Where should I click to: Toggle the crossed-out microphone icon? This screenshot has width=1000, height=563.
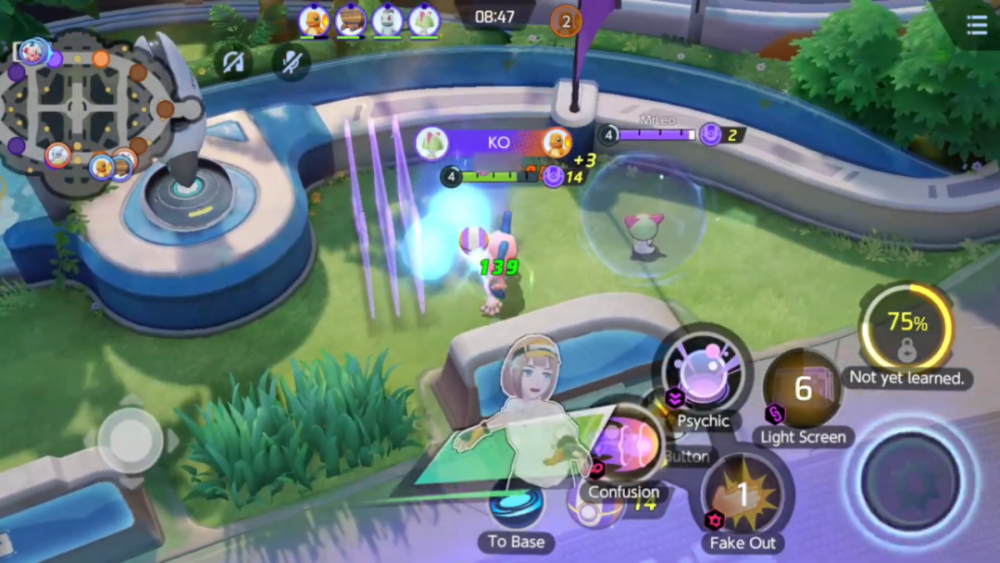(291, 62)
